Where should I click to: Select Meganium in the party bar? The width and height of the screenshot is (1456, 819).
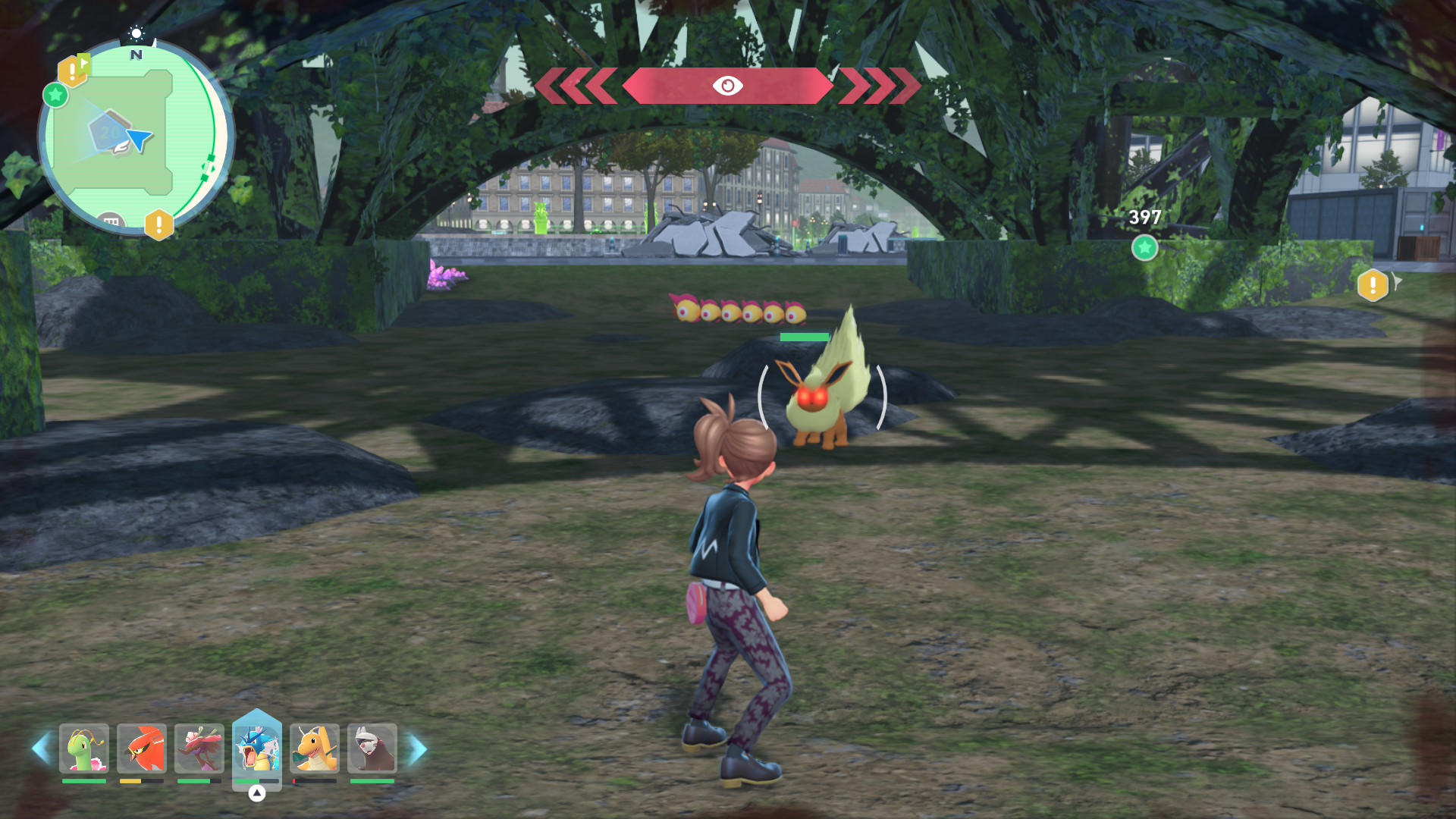(x=84, y=748)
